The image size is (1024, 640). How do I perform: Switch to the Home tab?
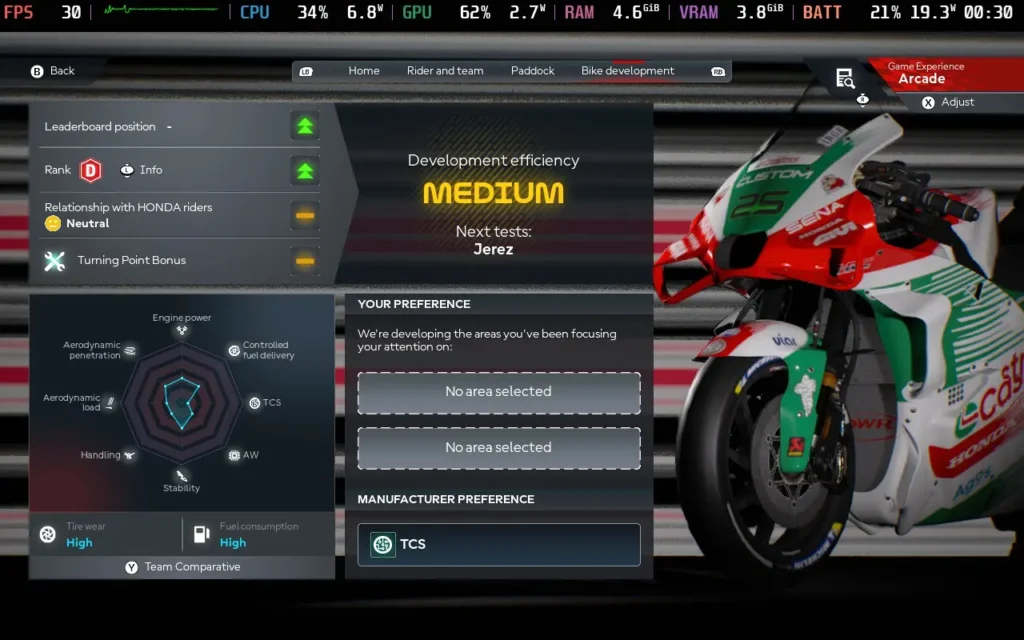[x=364, y=71]
